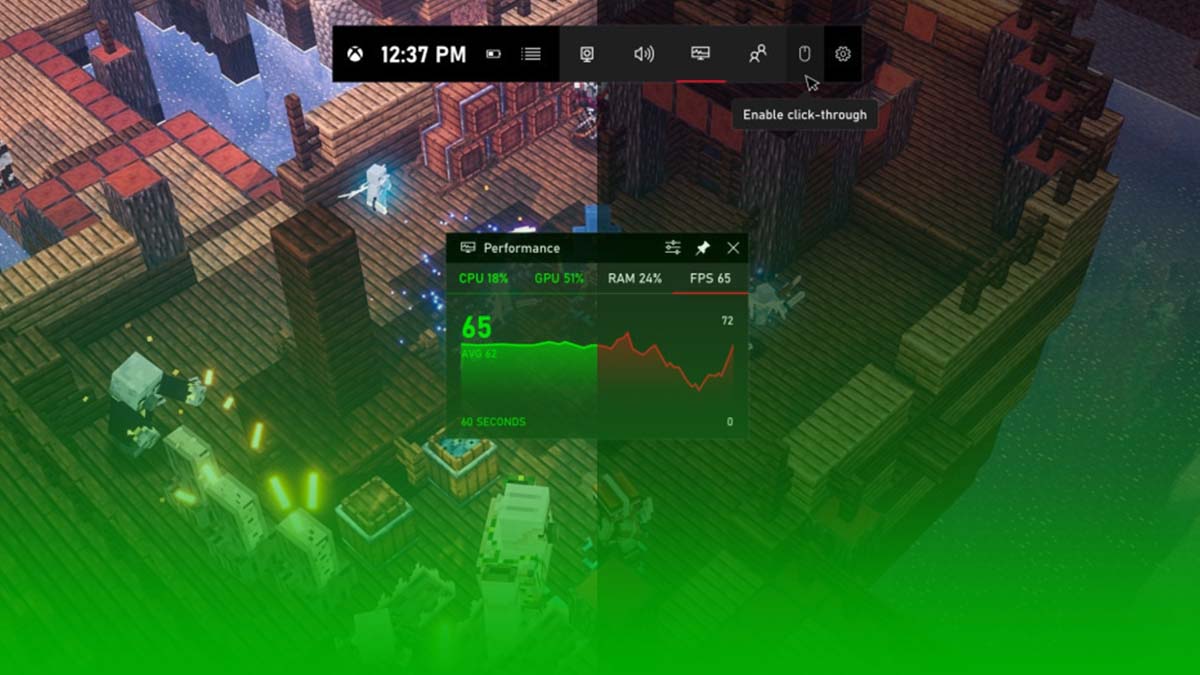Viewport: 1200px width, 675px height.
Task: Switch to the CPU 18% tab
Action: tap(483, 278)
